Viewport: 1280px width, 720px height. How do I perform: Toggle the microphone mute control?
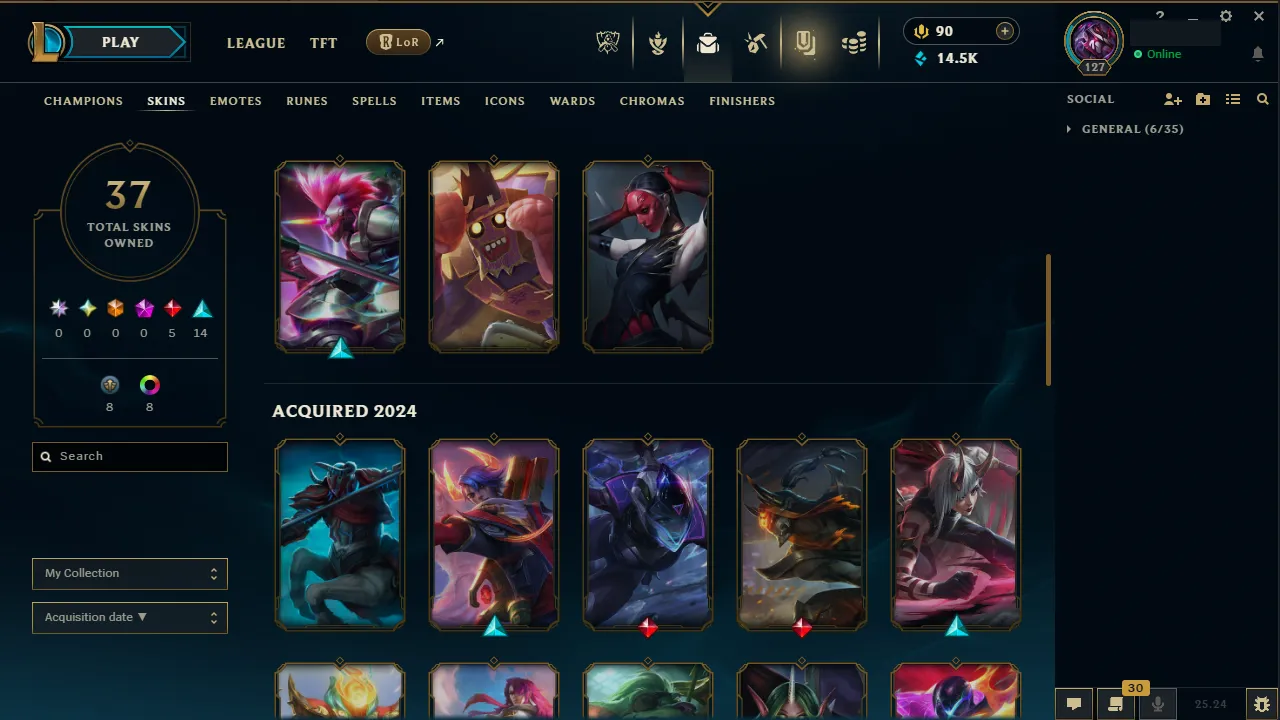pyautogui.click(x=1157, y=703)
